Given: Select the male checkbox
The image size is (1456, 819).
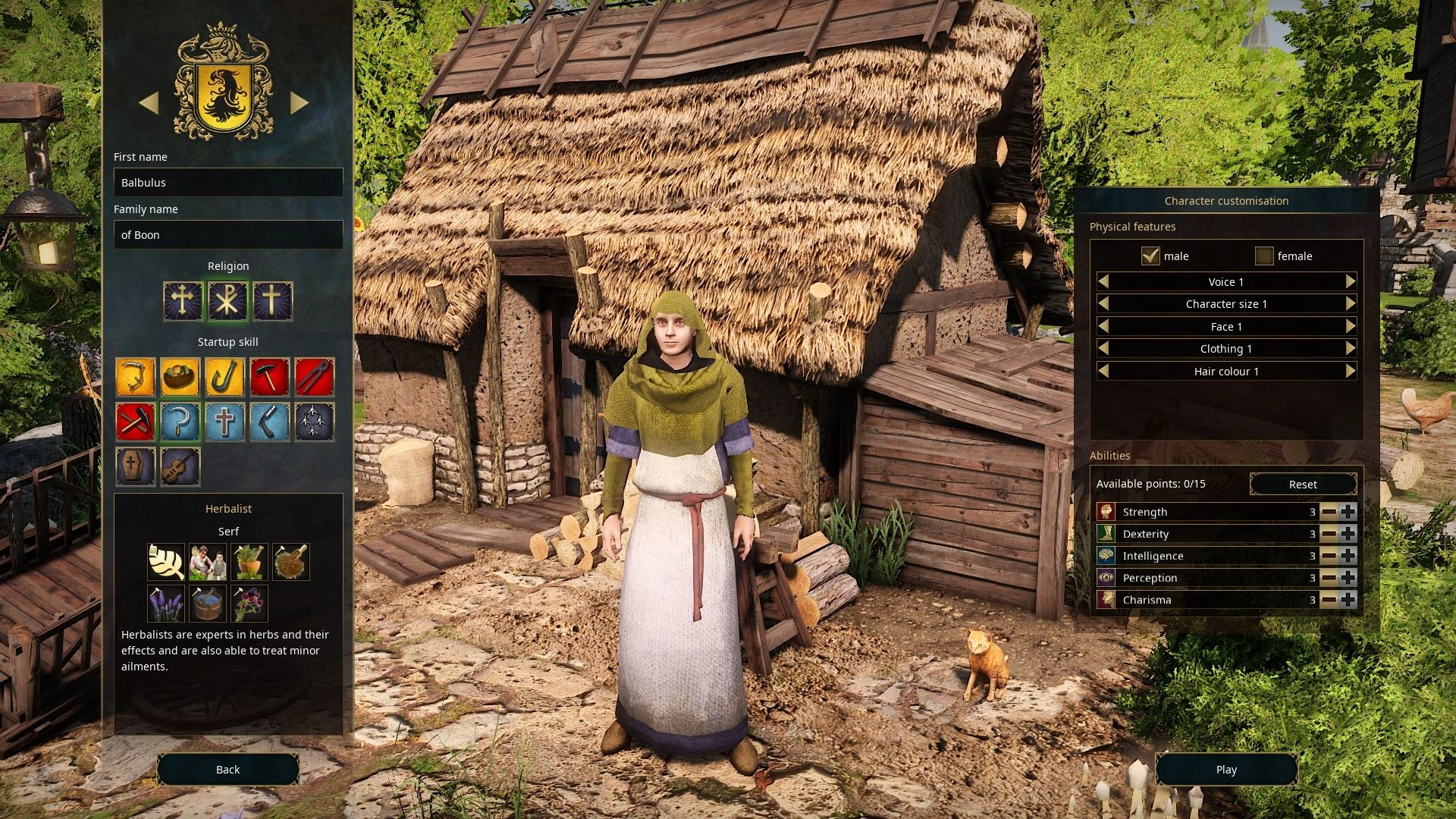Looking at the screenshot, I should tap(1150, 256).
